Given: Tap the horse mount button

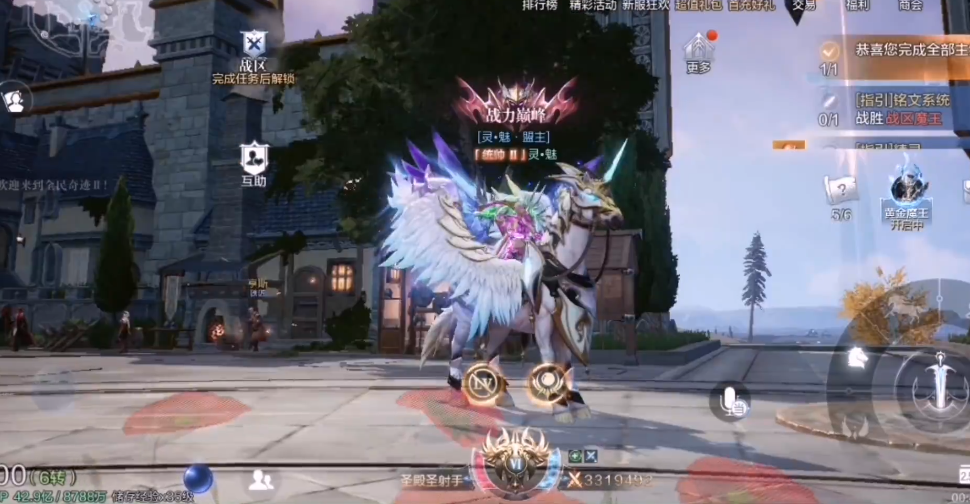Looking at the screenshot, I should [857, 356].
